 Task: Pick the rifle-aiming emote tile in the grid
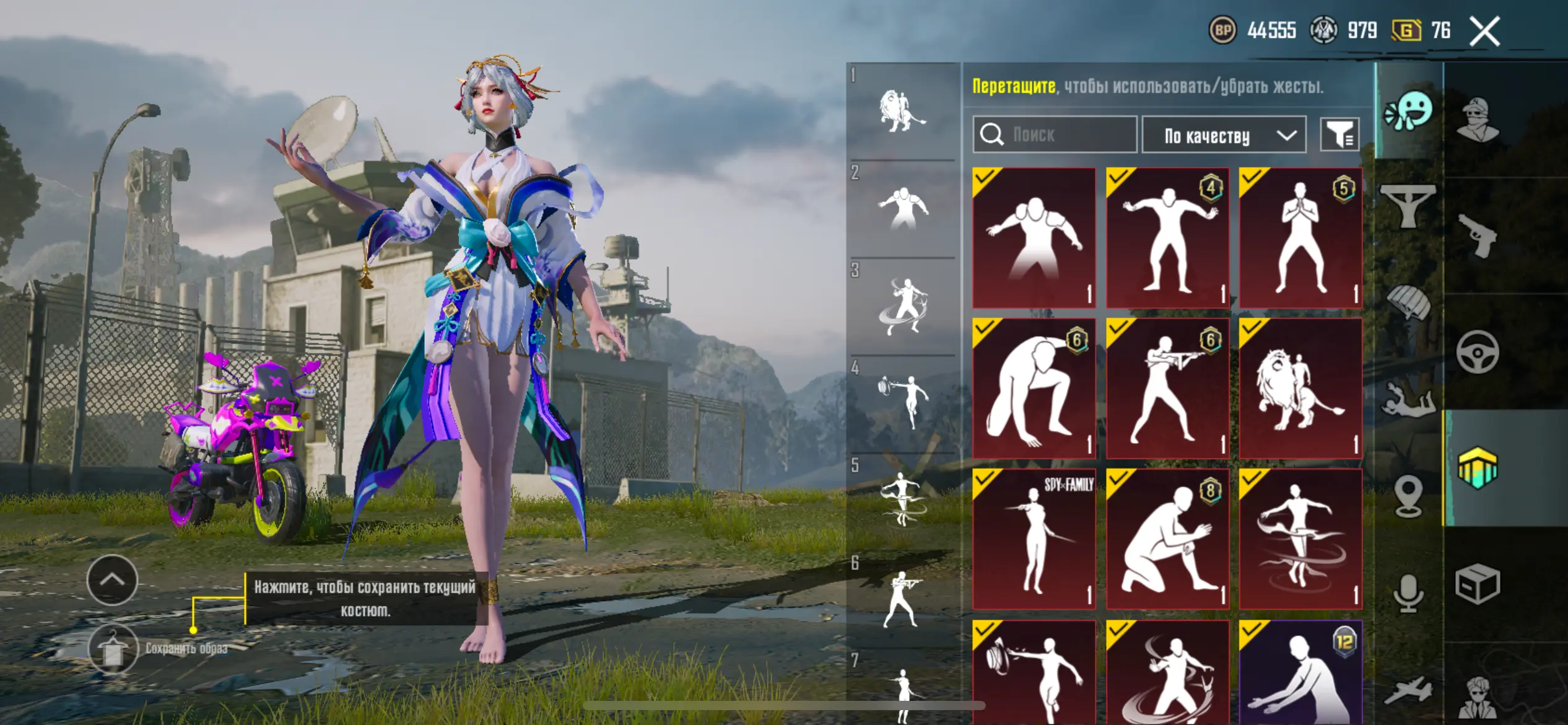point(1167,389)
